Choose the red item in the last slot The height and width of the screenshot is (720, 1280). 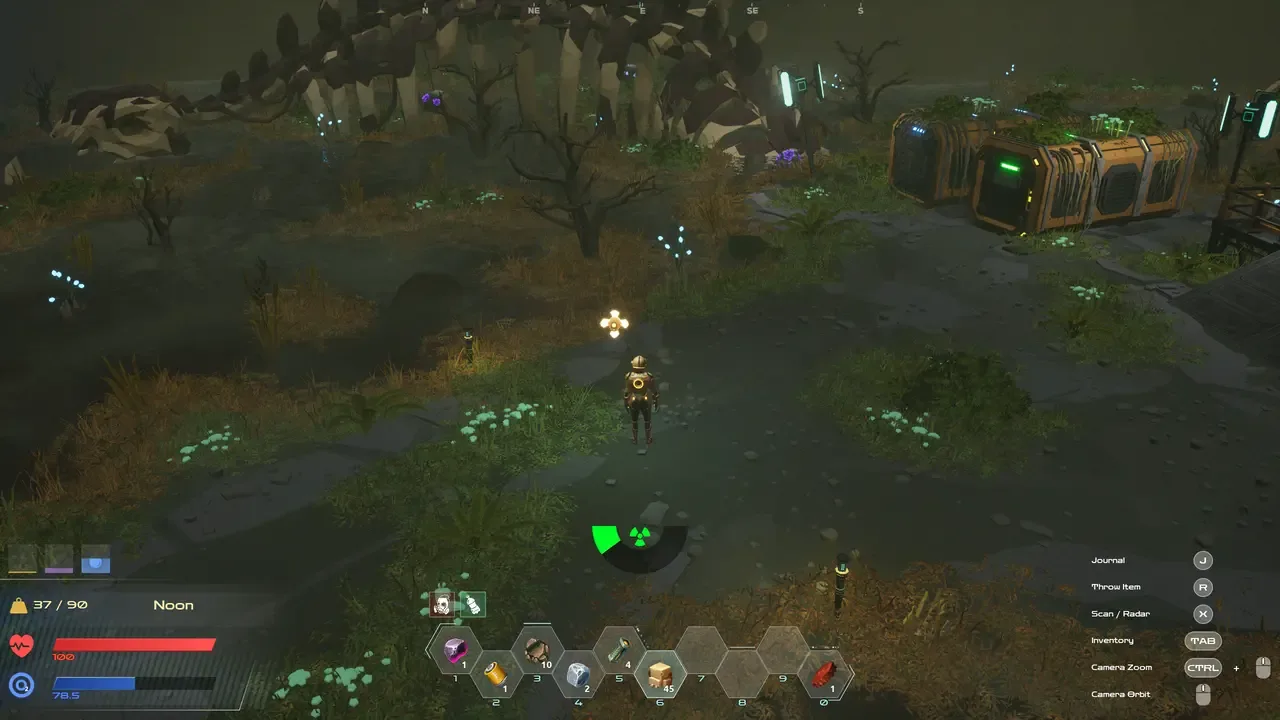(x=825, y=673)
